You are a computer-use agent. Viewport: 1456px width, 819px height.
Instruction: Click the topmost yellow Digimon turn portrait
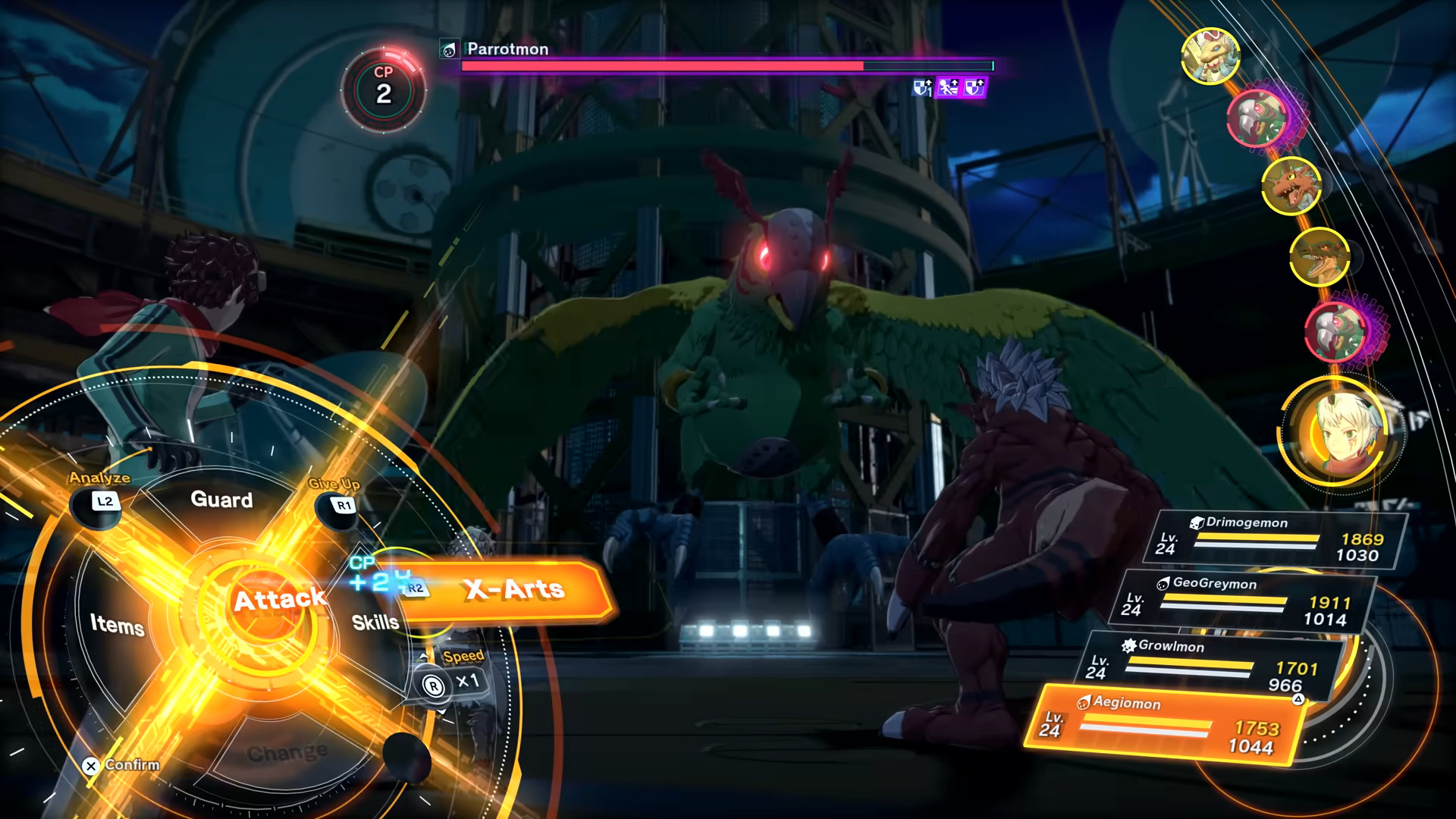[1210, 55]
